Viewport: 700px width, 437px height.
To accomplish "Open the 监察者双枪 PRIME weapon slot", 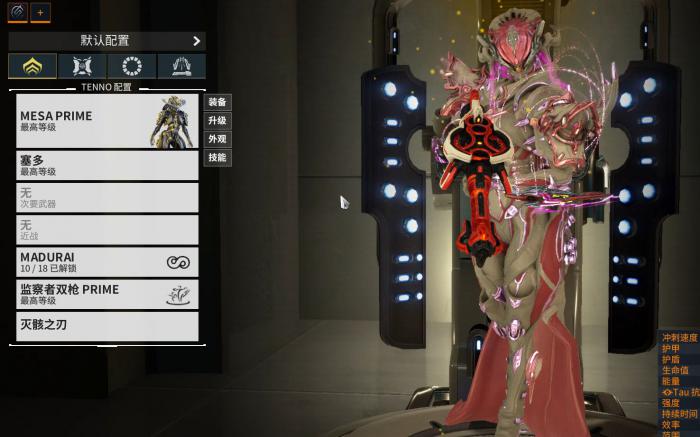I will [108, 294].
